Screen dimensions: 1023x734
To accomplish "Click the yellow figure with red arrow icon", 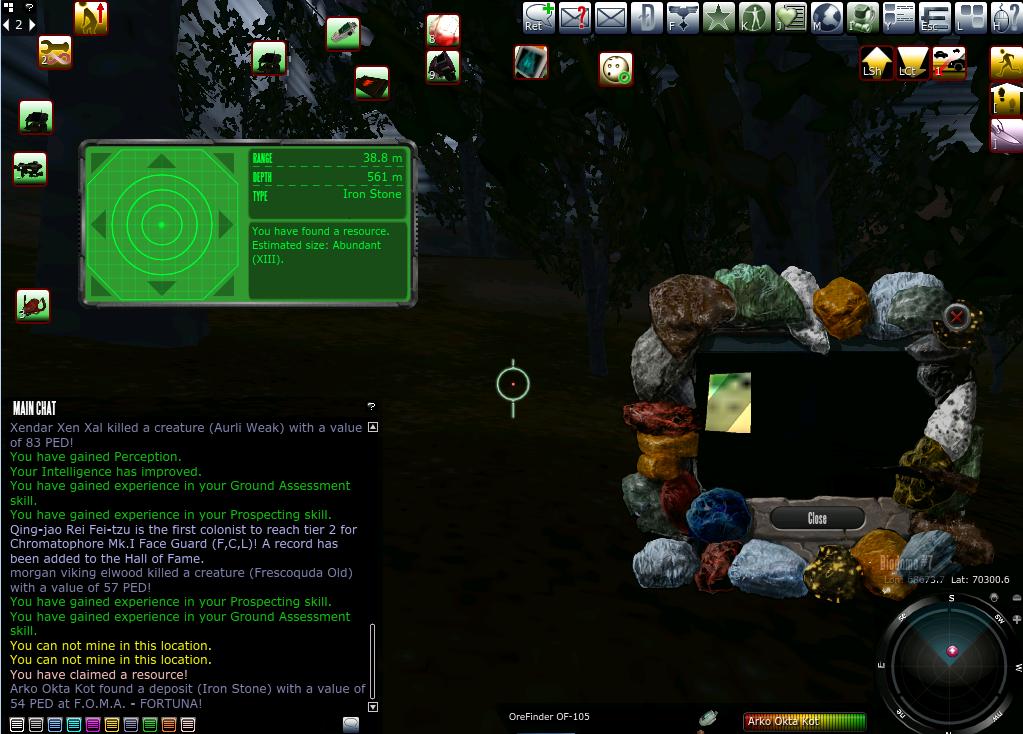I will coord(90,17).
